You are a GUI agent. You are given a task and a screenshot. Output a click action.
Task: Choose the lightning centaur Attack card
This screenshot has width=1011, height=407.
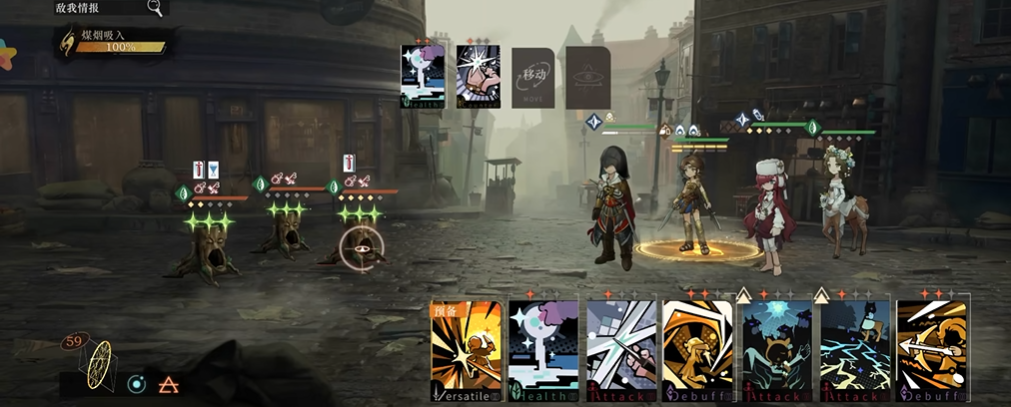(x=853, y=351)
